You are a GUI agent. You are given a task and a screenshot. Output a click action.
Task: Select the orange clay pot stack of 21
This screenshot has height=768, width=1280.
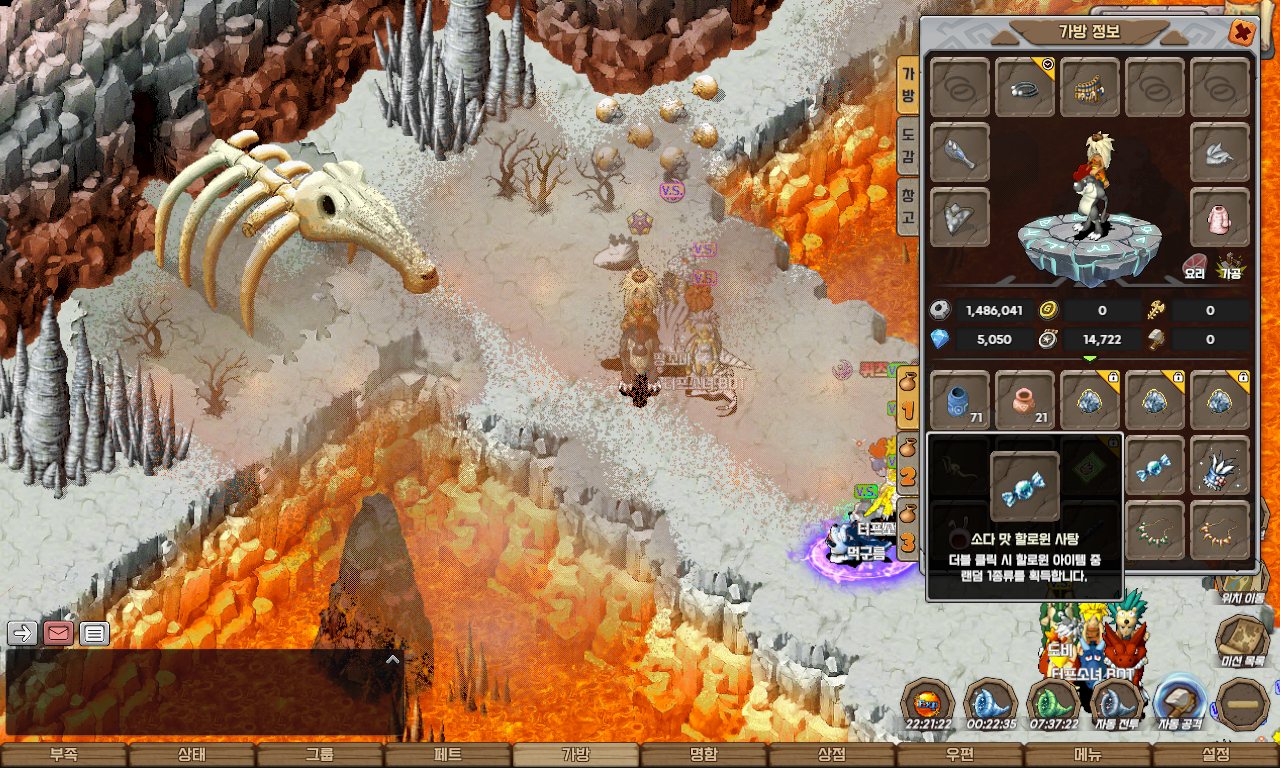click(x=1025, y=401)
